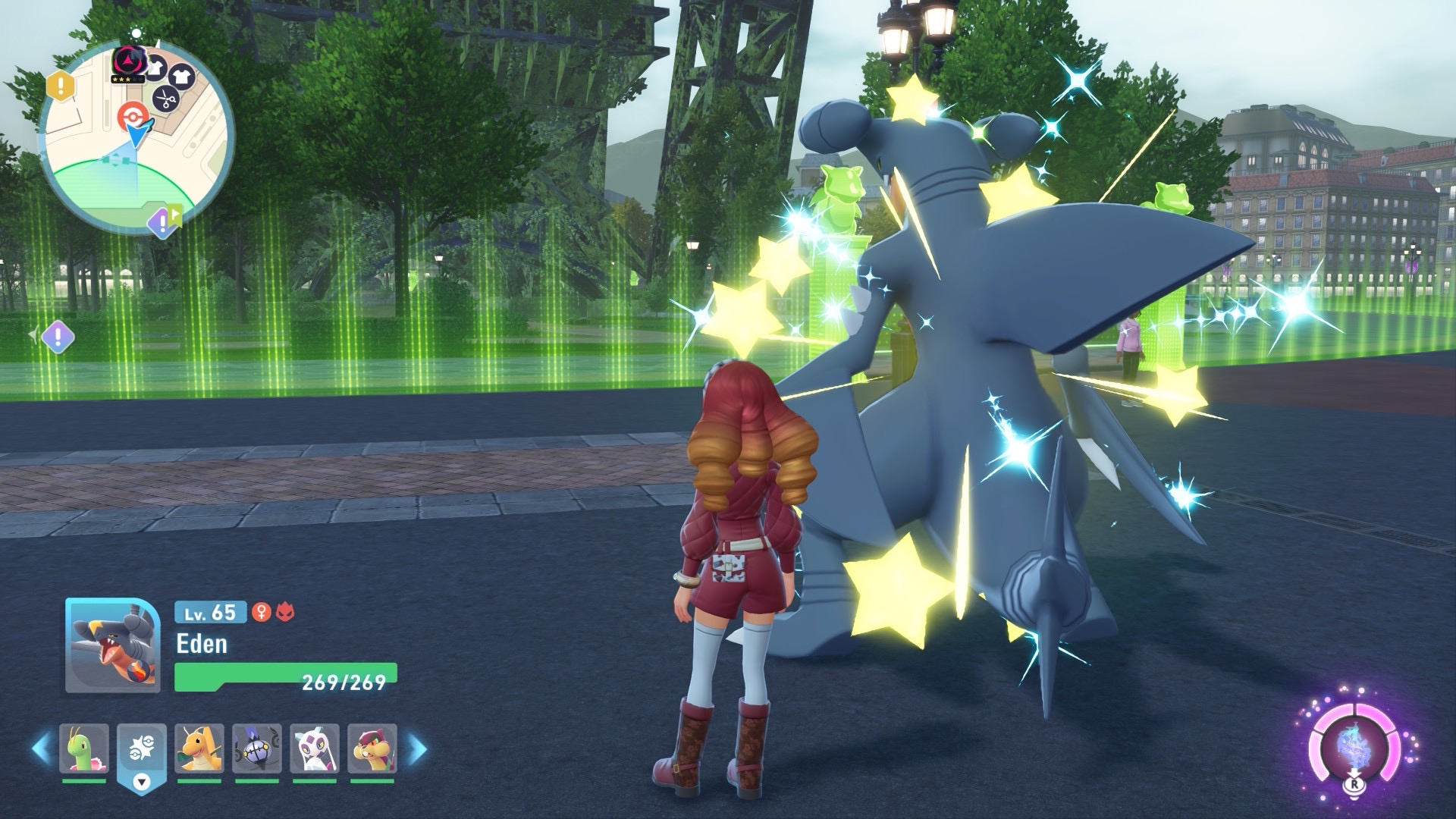Select the purple diamond marker with green flag

click(162, 221)
